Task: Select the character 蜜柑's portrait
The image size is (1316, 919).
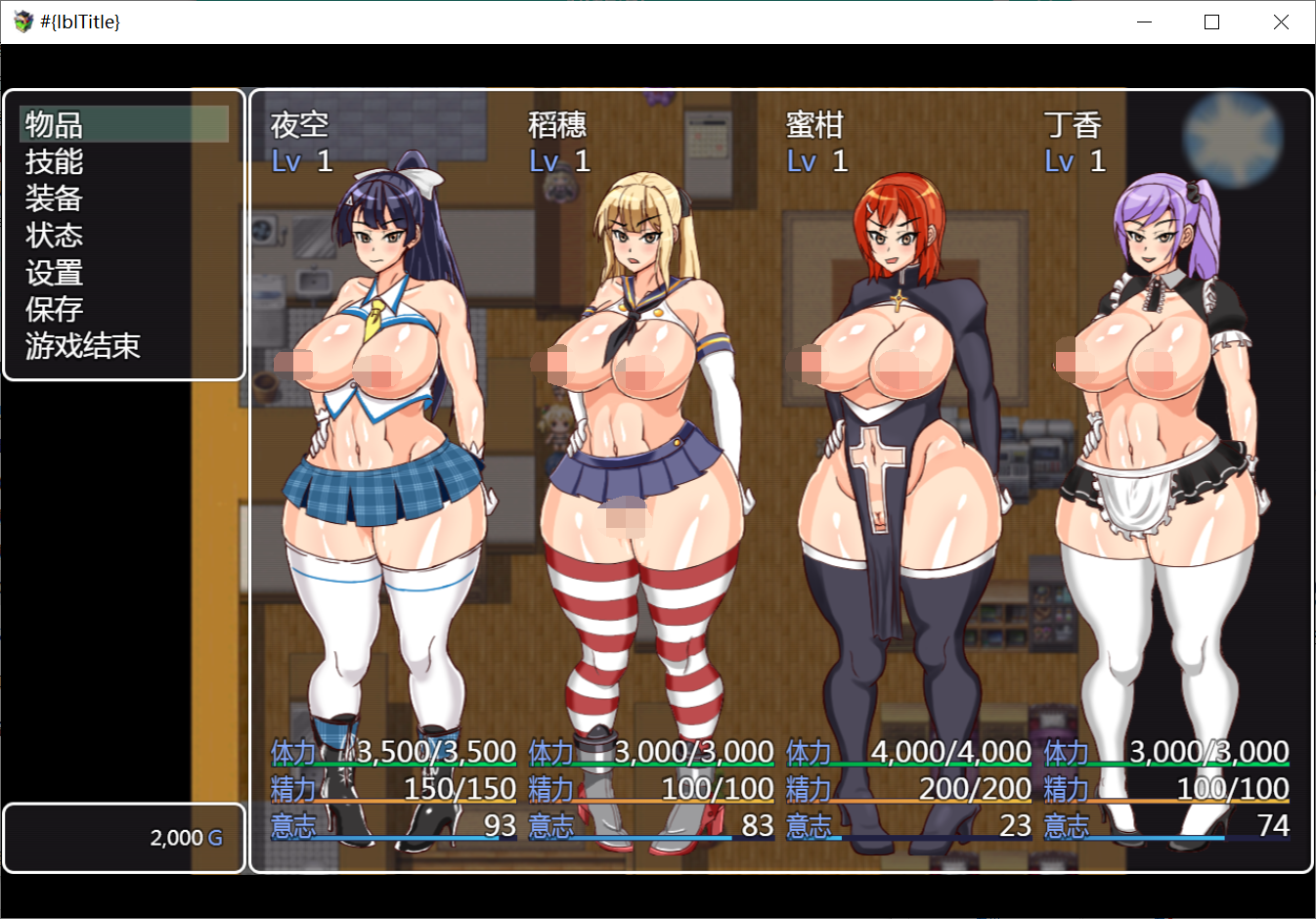Action: [890, 440]
